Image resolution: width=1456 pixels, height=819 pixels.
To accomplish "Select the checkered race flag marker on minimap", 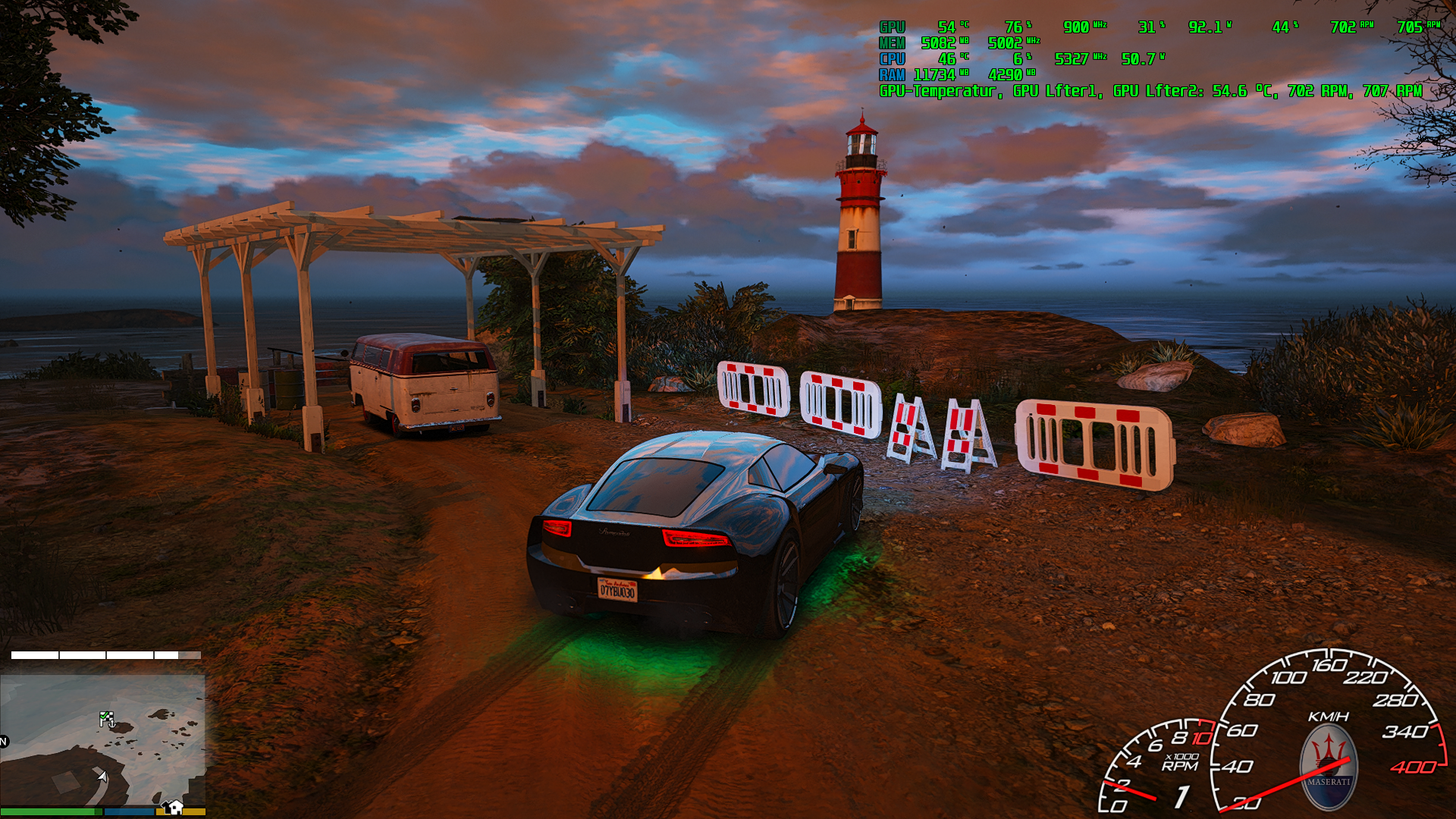I will click(x=106, y=717).
